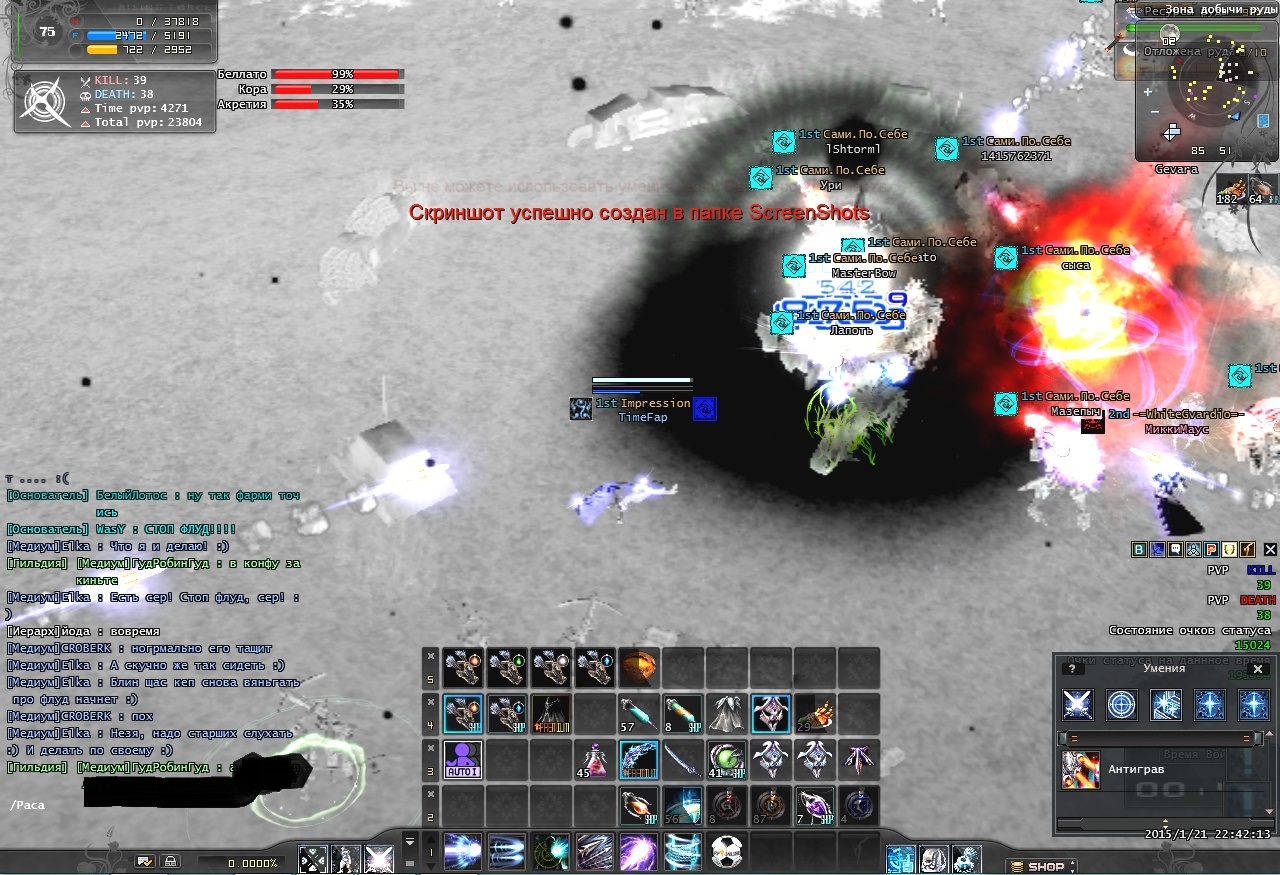Use the soccer ball hotbar item

(727, 852)
